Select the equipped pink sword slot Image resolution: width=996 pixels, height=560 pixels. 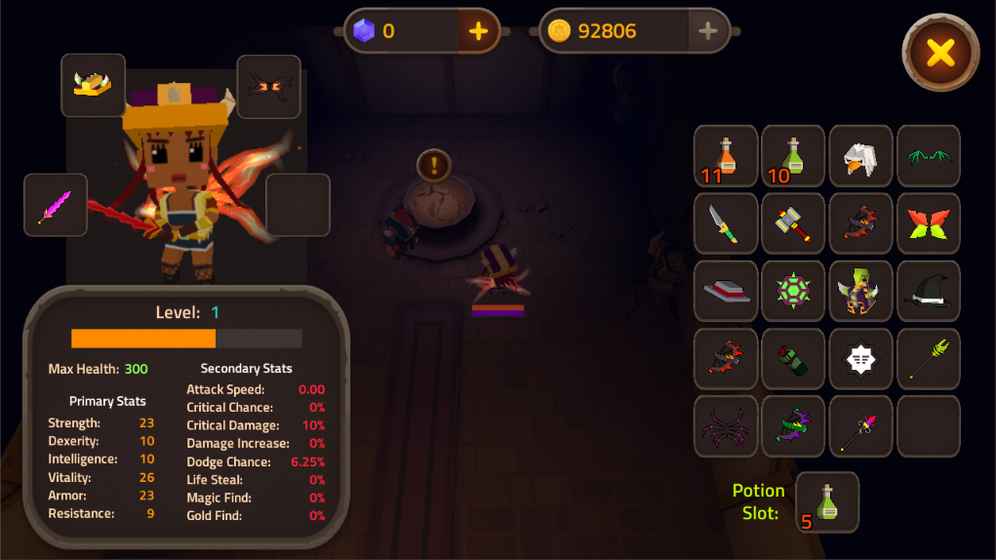click(x=55, y=205)
